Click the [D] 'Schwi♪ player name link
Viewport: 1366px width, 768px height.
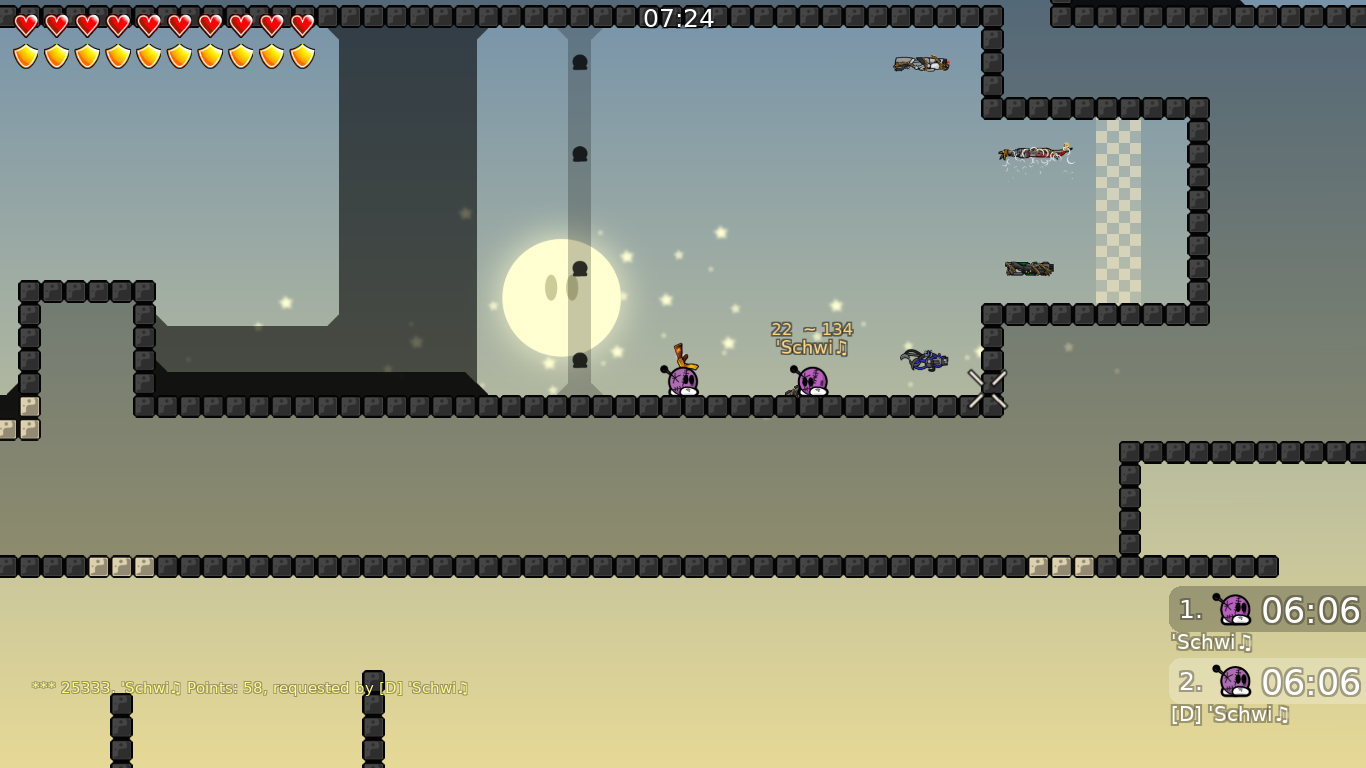click(x=1228, y=715)
